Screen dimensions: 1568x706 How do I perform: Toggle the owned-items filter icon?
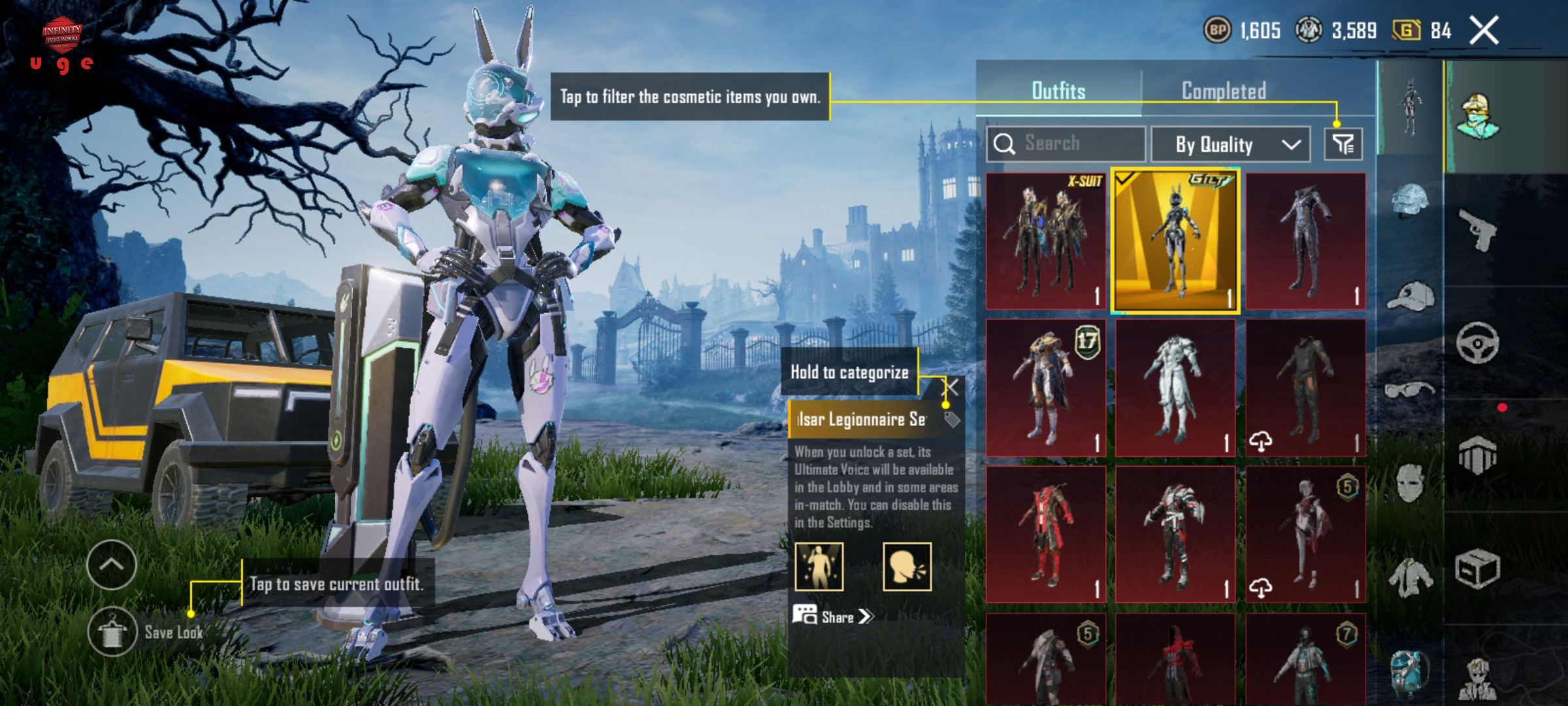1343,144
